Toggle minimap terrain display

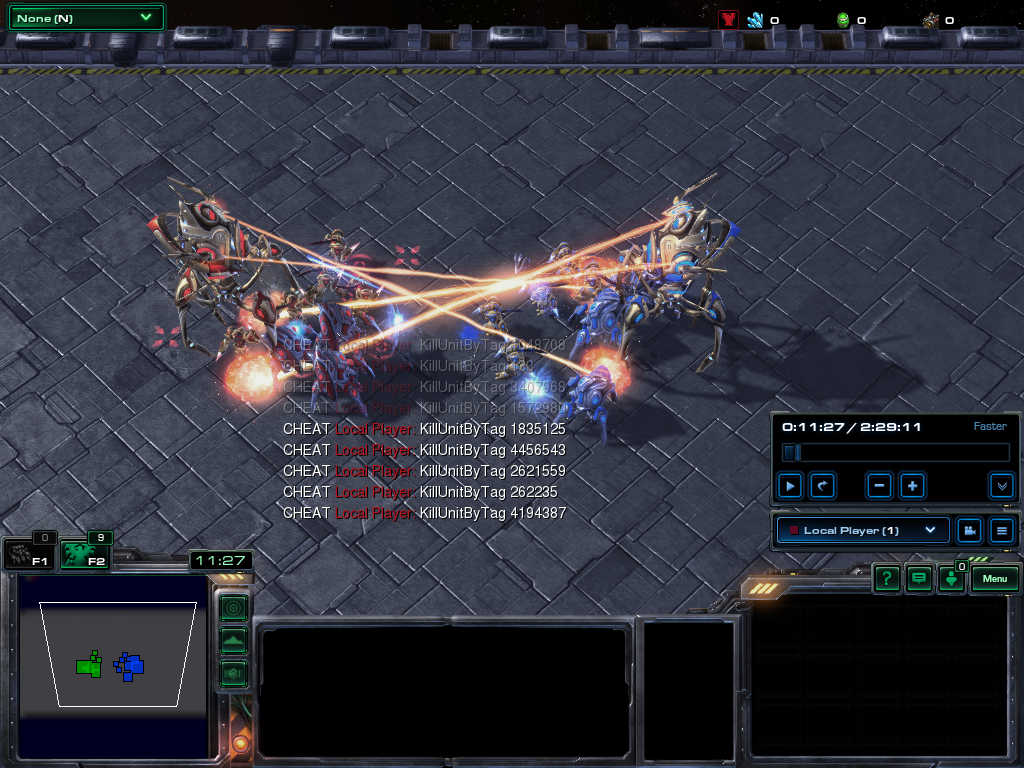click(x=233, y=640)
